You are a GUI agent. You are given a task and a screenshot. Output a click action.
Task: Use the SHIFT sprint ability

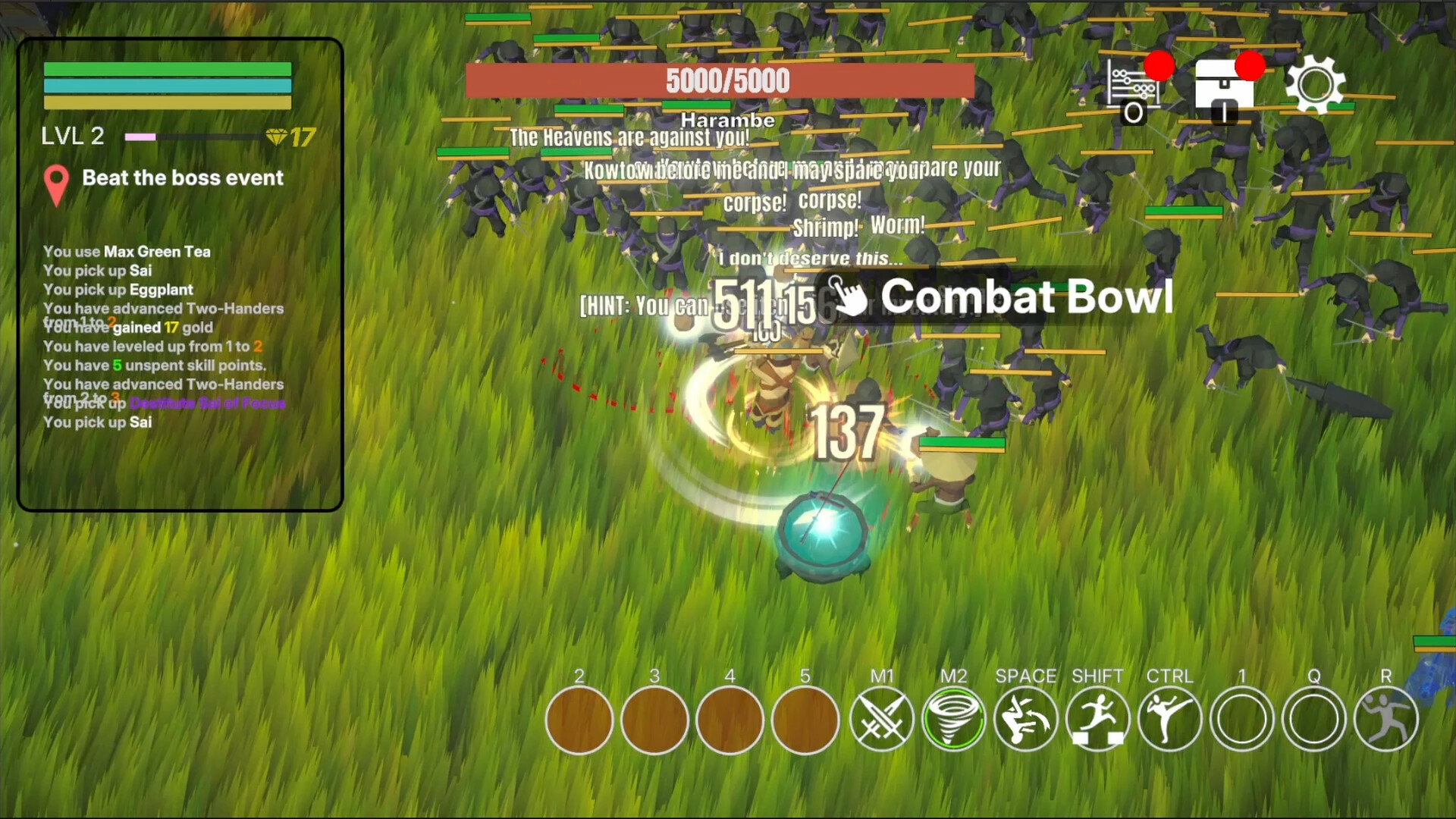(1097, 719)
